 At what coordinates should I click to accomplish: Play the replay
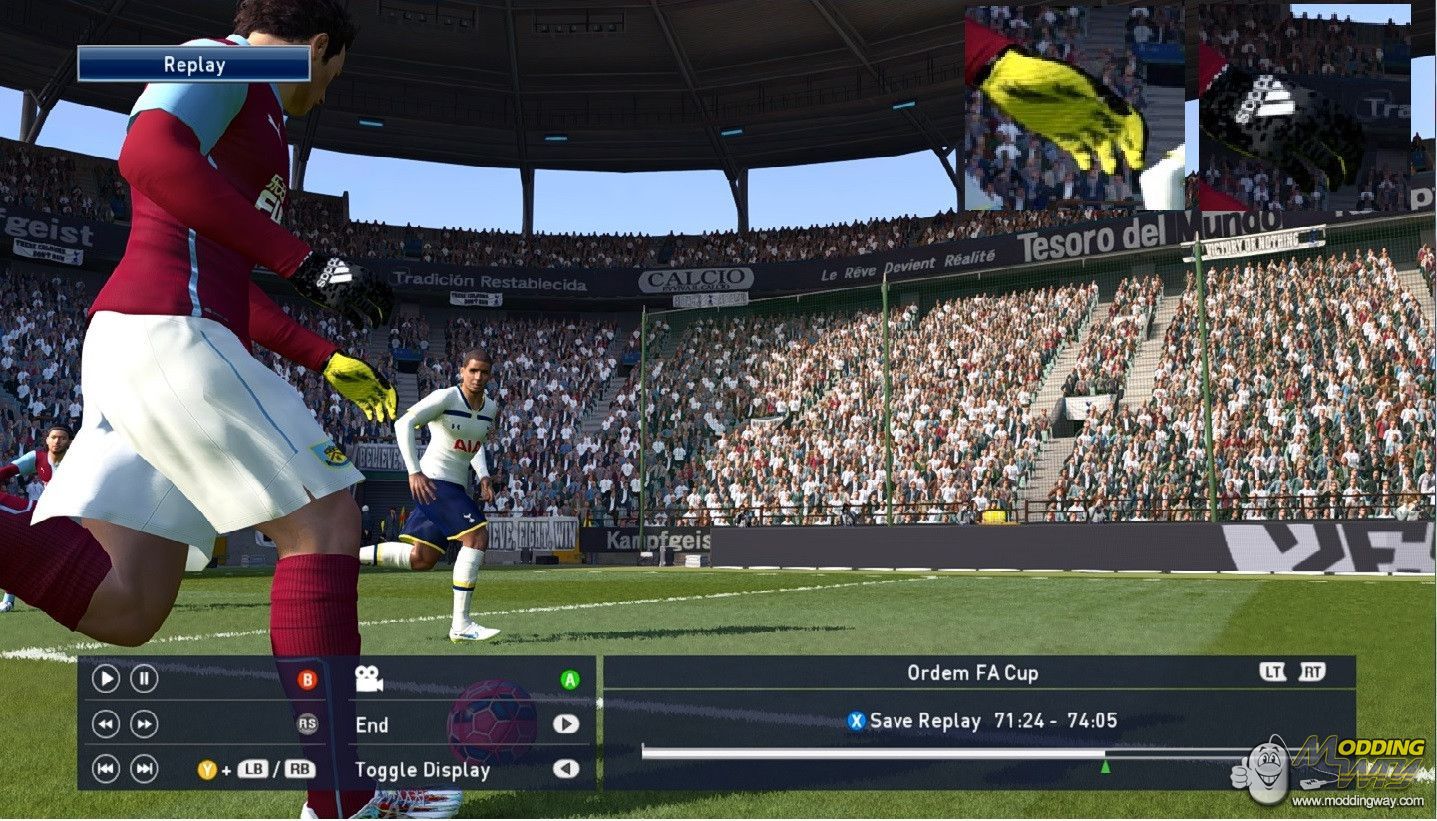coord(105,679)
